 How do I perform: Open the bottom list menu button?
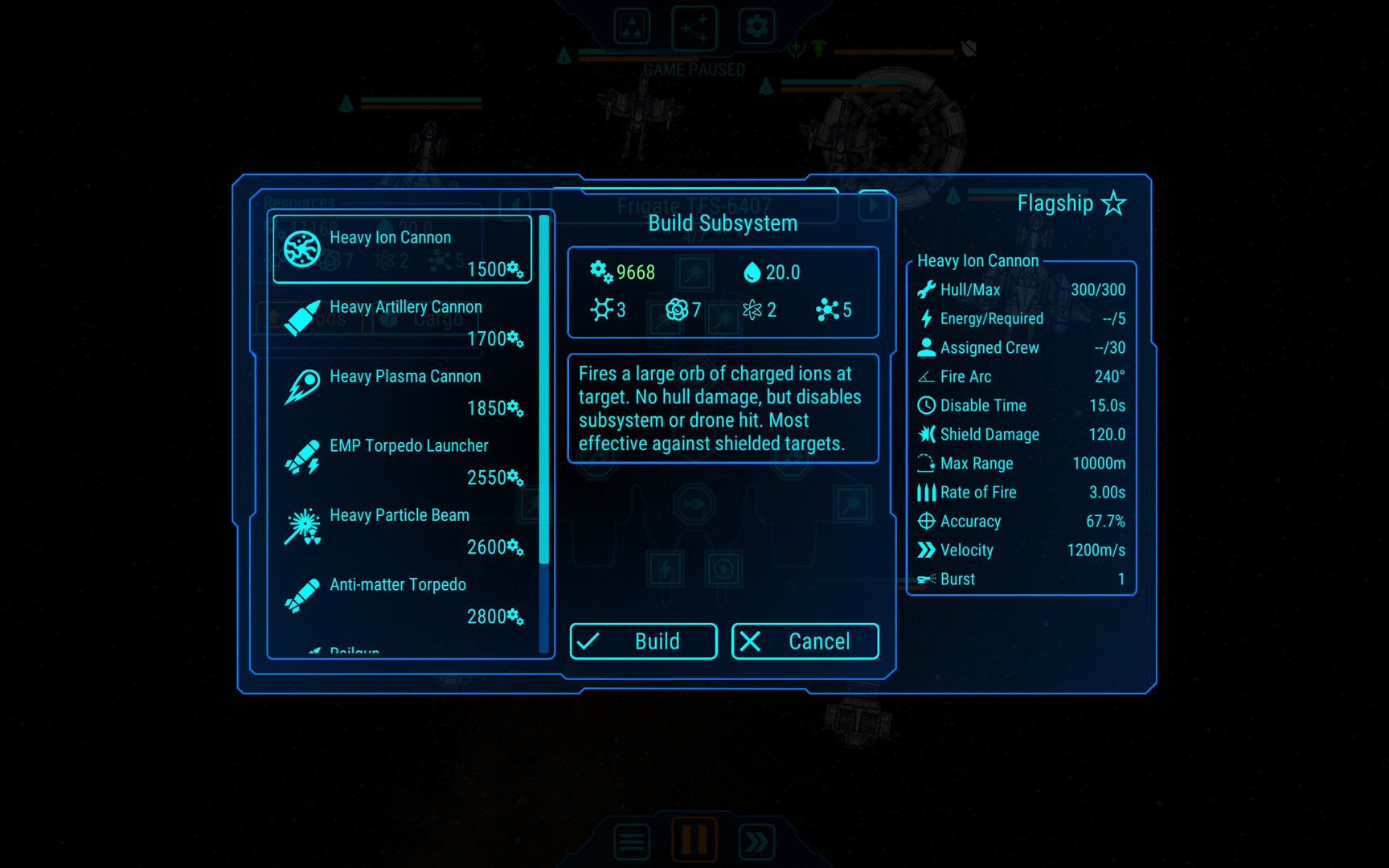coord(632,841)
